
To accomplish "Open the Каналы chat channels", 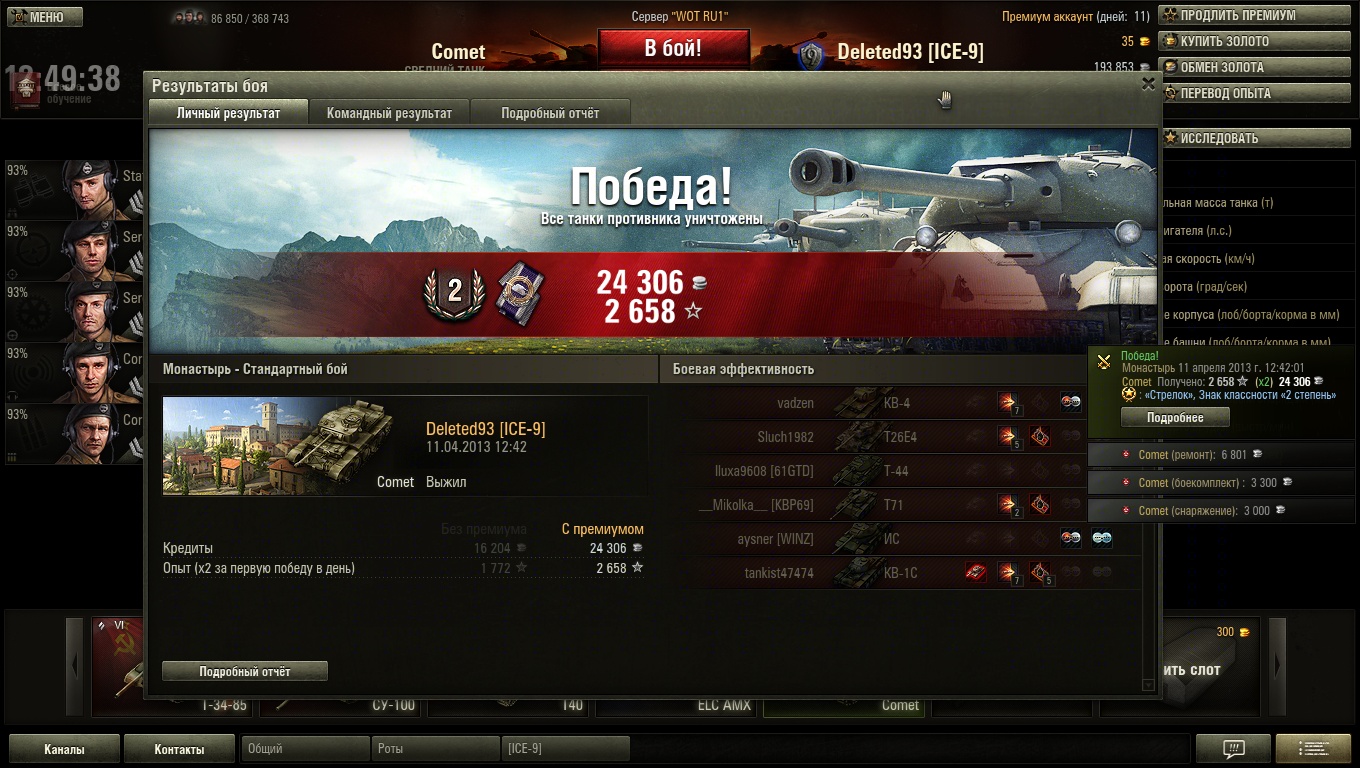I will 64,749.
